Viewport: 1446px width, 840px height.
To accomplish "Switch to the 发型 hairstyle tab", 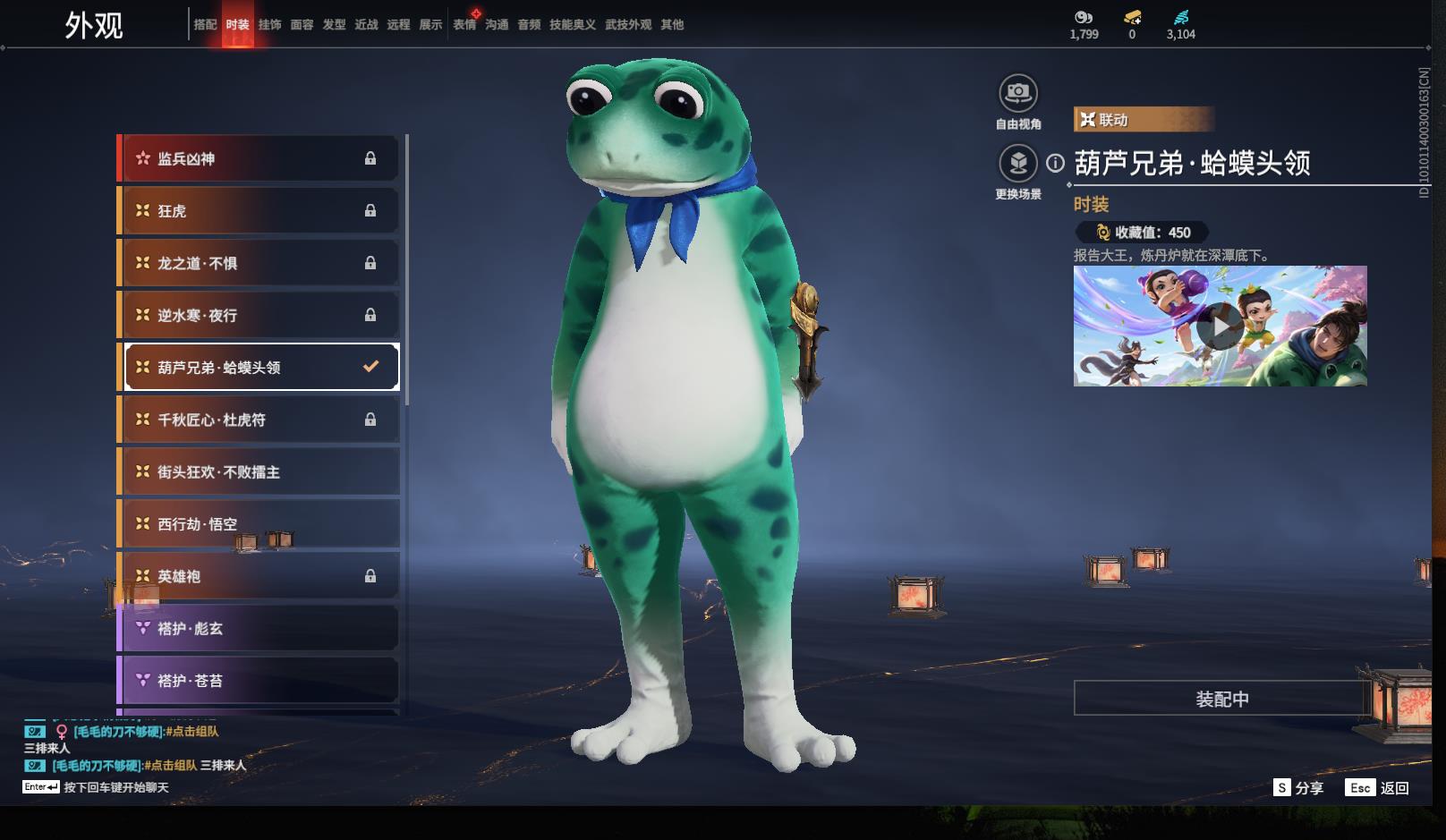I will point(334,25).
